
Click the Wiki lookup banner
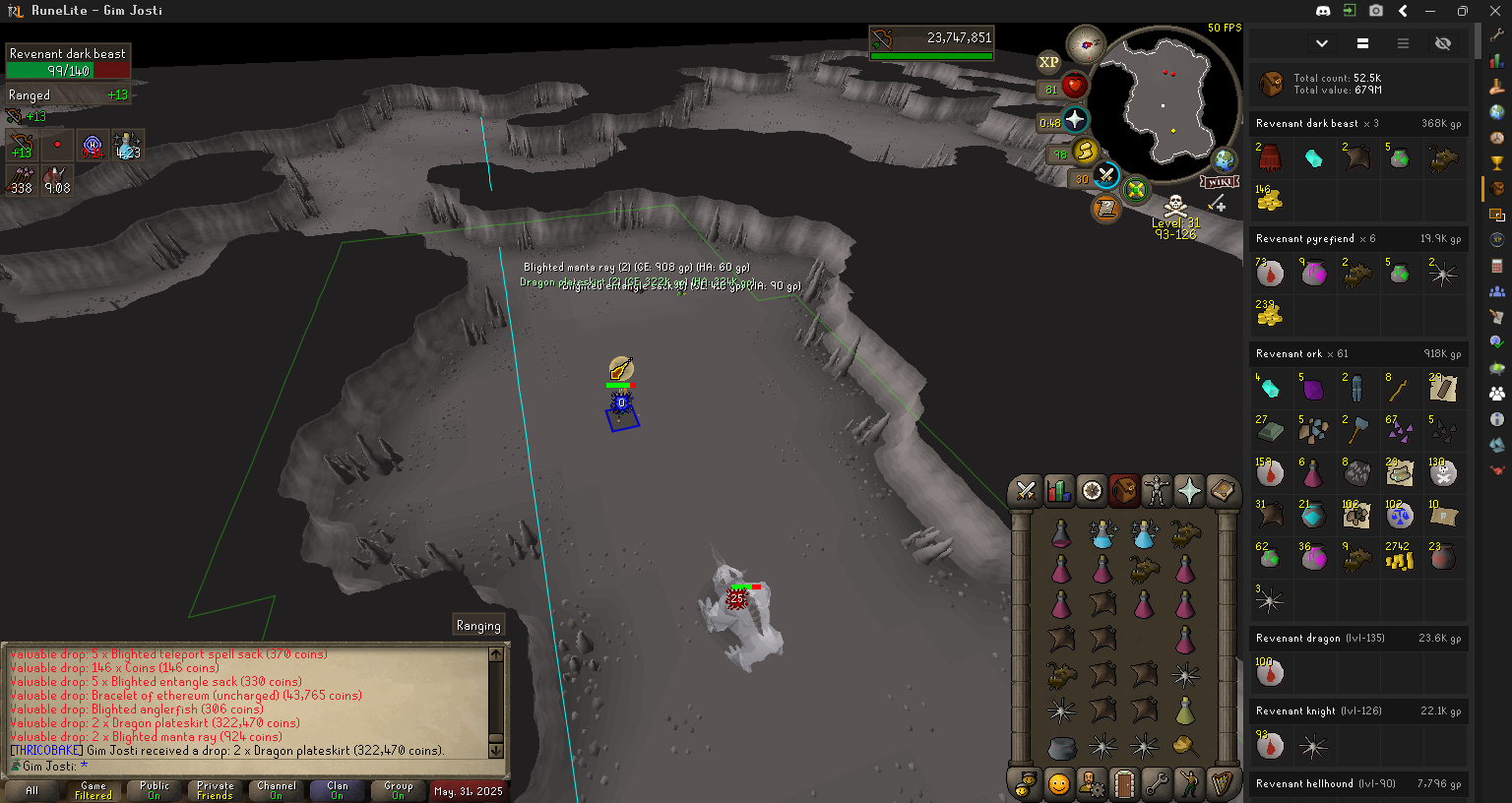(1219, 182)
